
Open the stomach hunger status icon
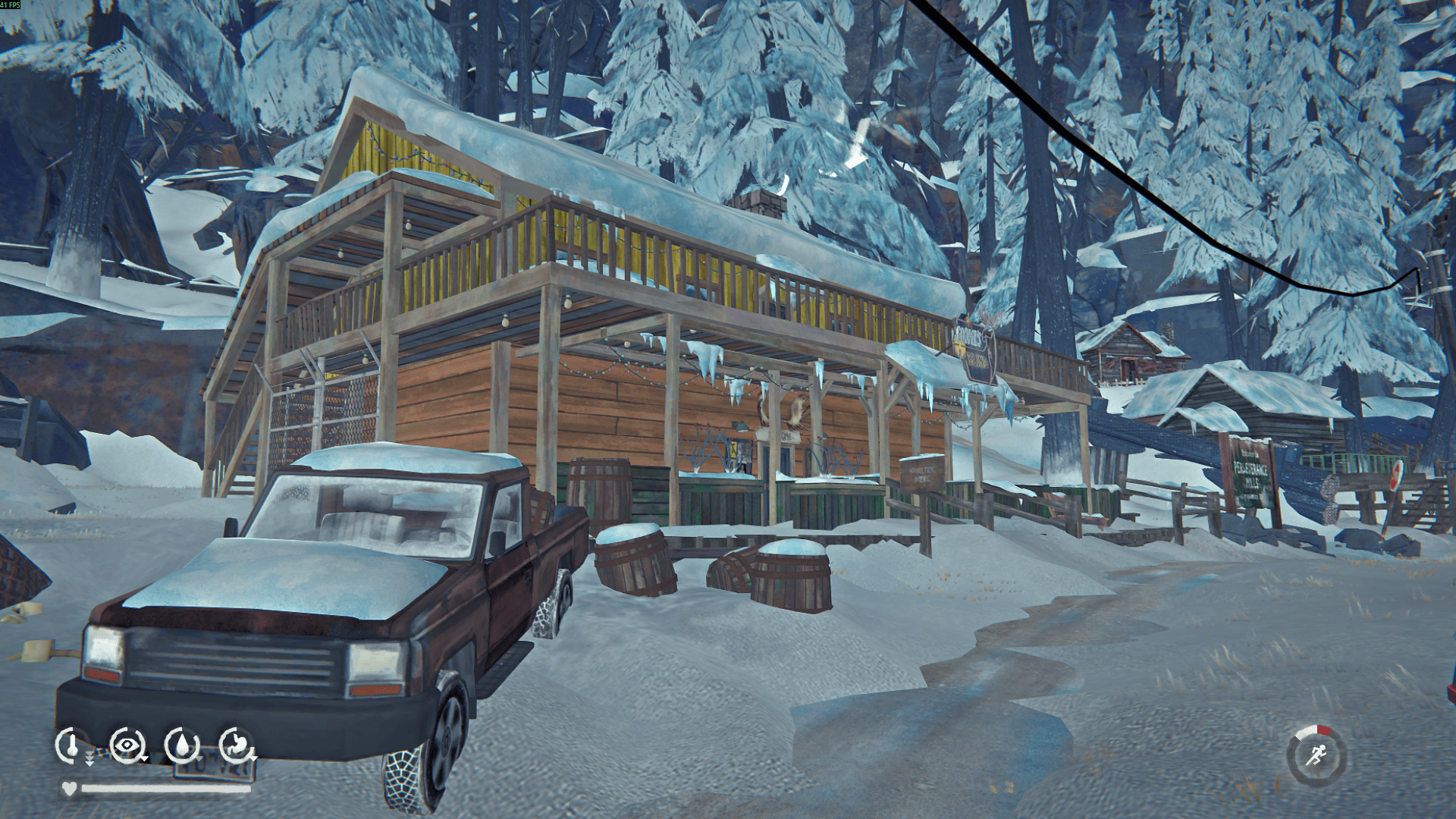[x=237, y=745]
